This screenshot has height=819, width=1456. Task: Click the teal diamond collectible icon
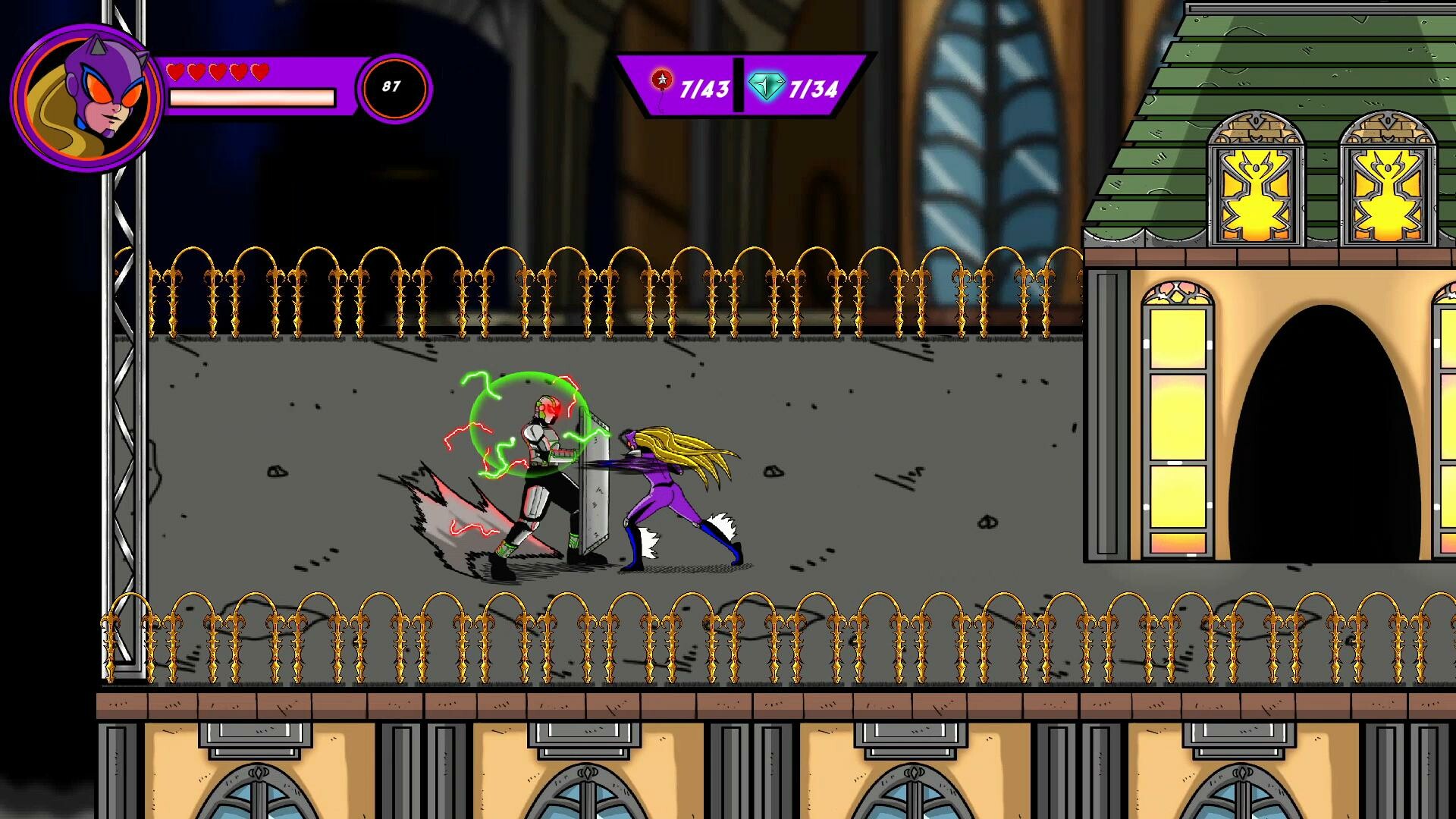pos(767,86)
